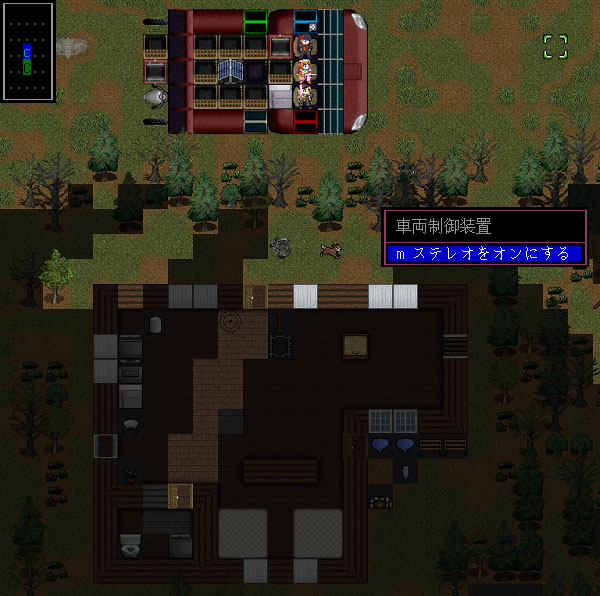
Task: Click the minimap in the corner
Action: (x=27, y=50)
